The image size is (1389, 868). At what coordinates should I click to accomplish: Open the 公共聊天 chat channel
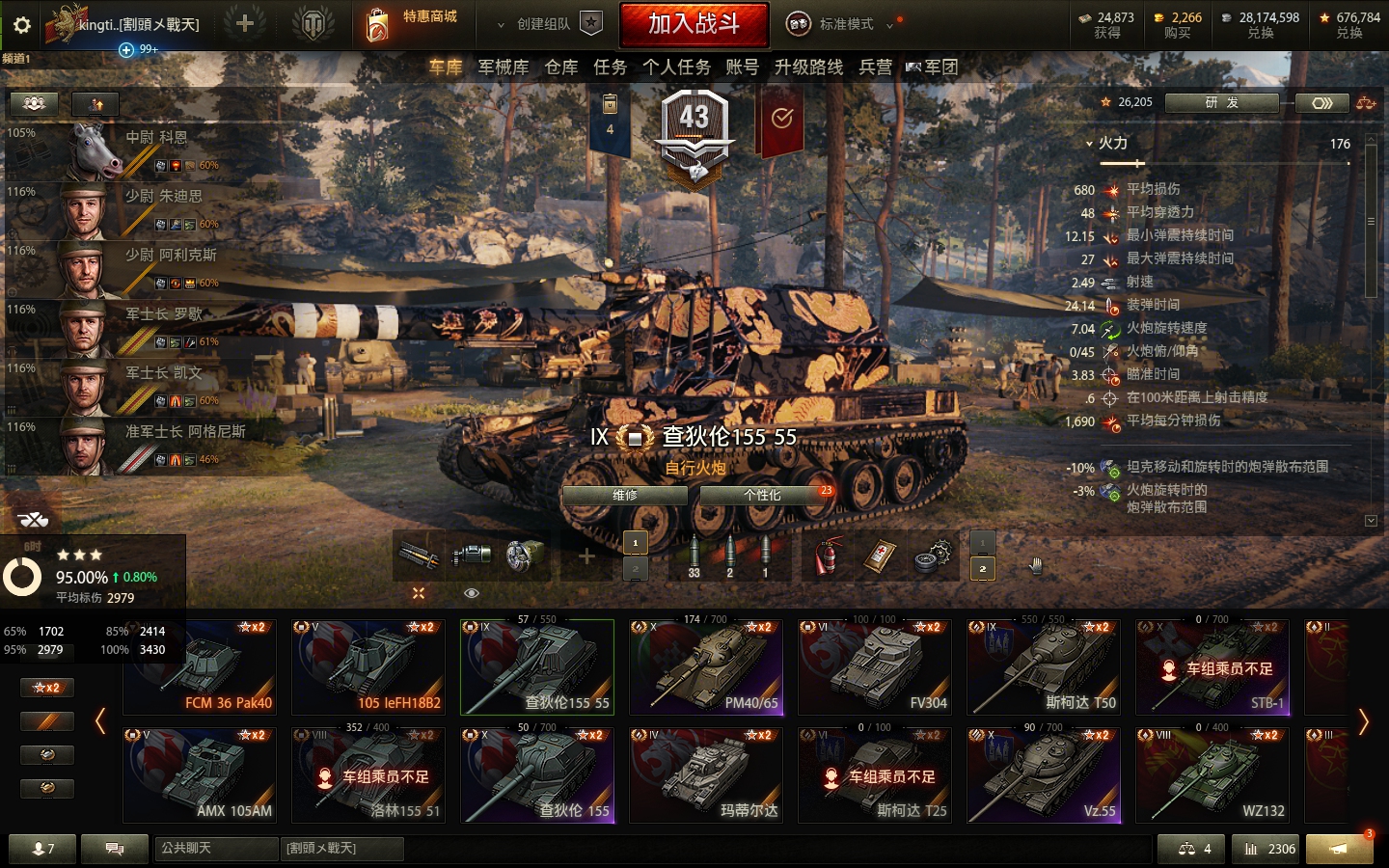point(215,849)
